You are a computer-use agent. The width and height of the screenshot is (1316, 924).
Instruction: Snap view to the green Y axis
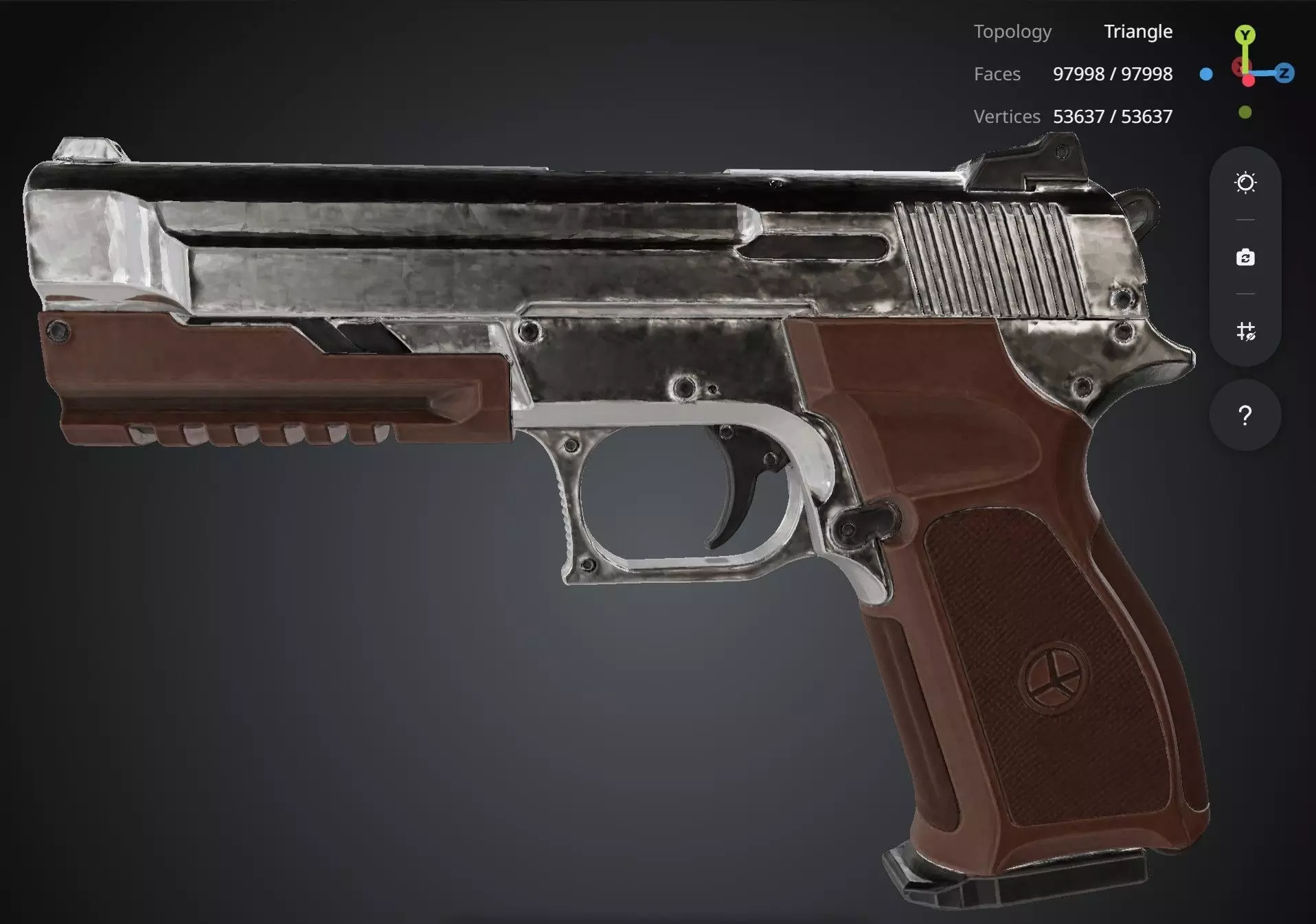1245,34
